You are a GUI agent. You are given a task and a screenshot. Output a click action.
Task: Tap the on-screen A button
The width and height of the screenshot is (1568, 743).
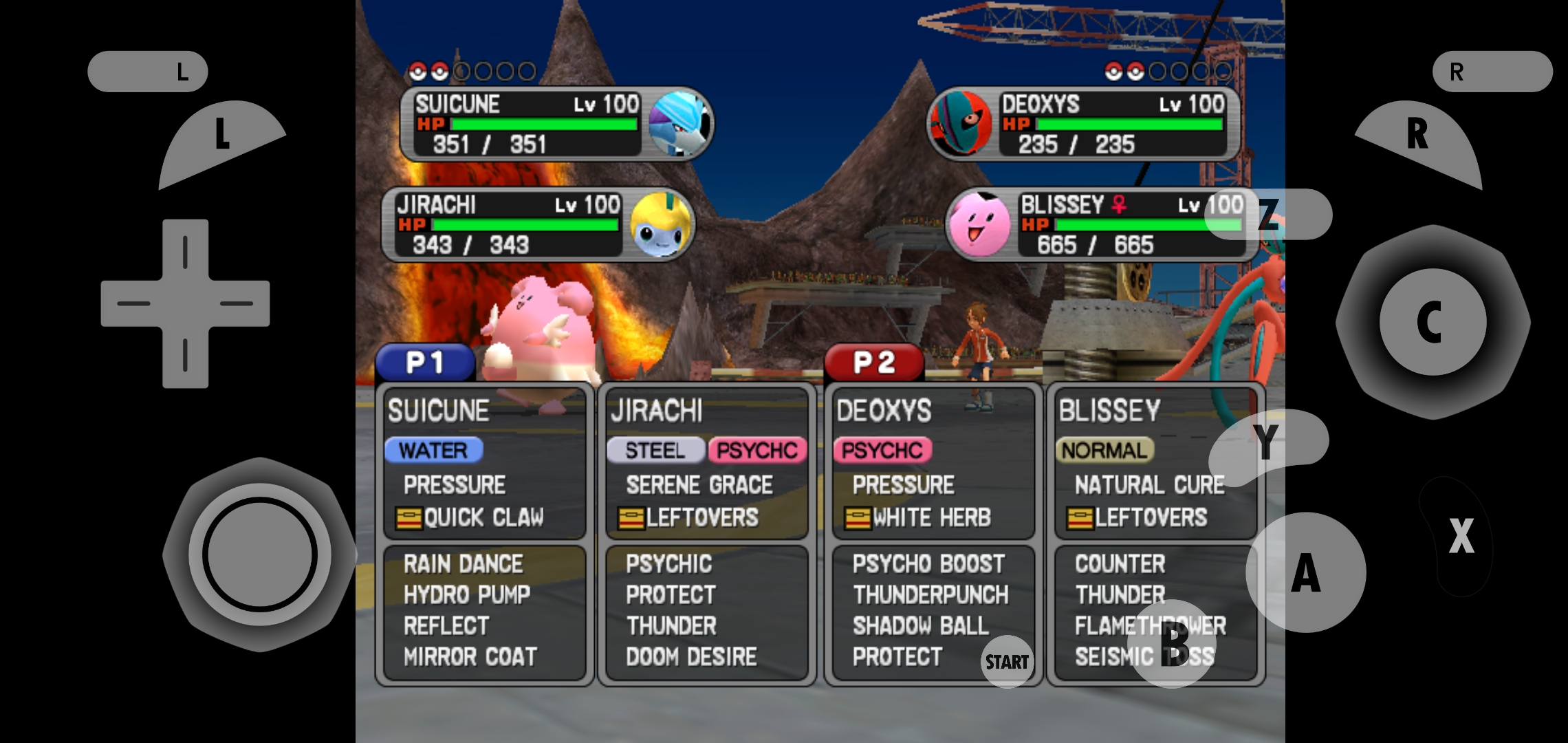coord(1305,572)
